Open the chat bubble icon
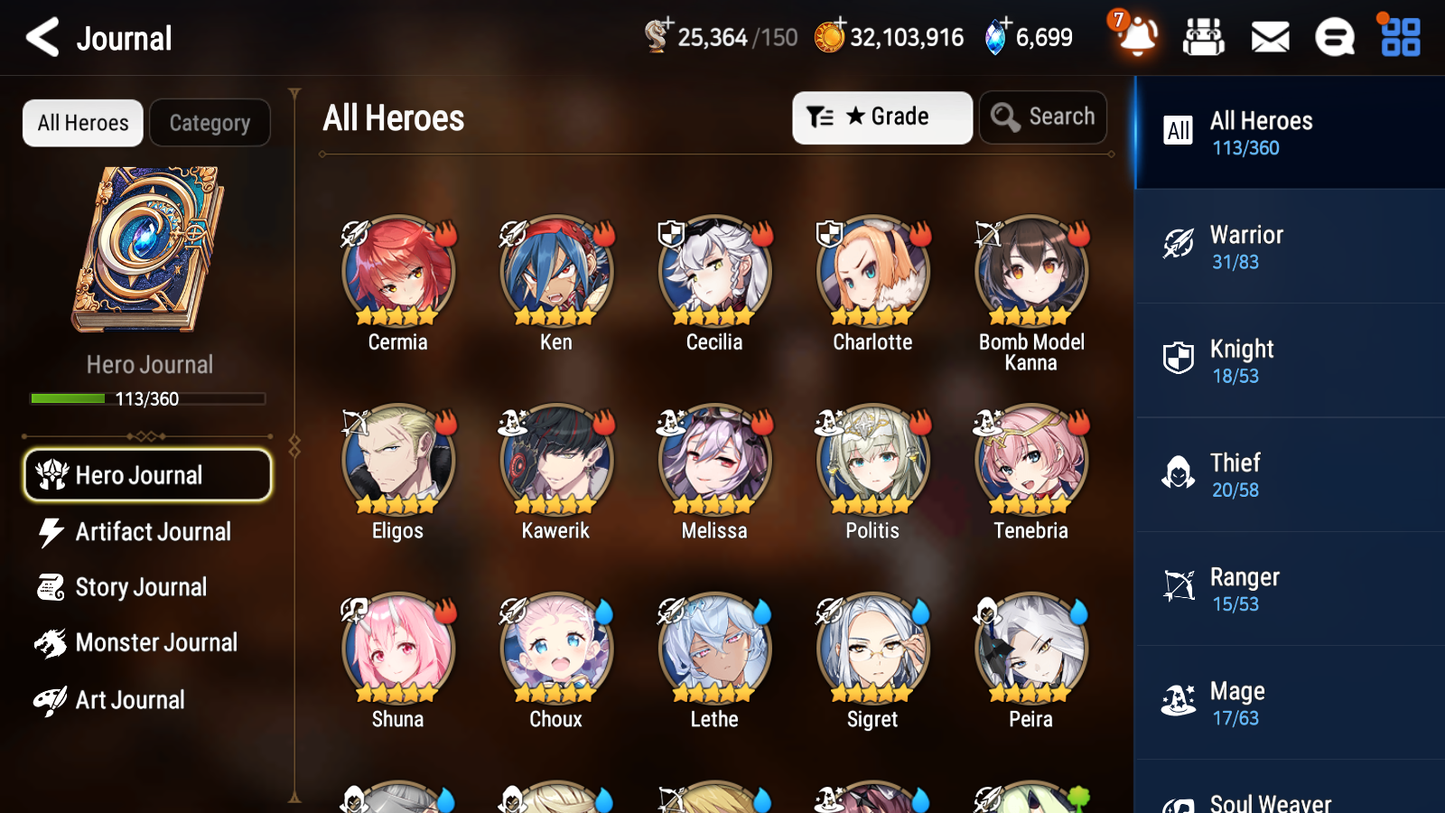The height and width of the screenshot is (813, 1445). tap(1334, 36)
